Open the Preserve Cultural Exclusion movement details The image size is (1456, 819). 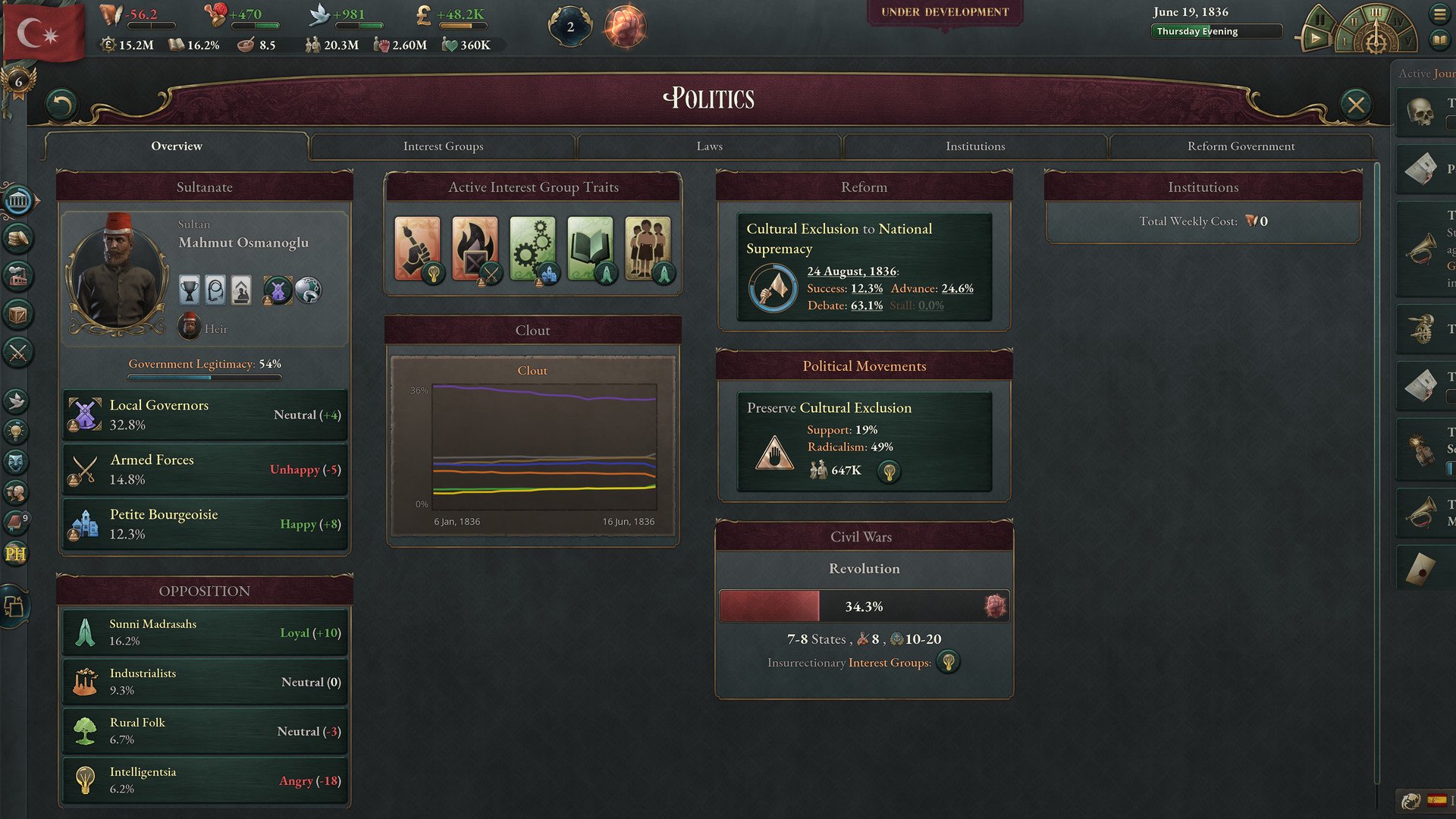pyautogui.click(x=864, y=440)
